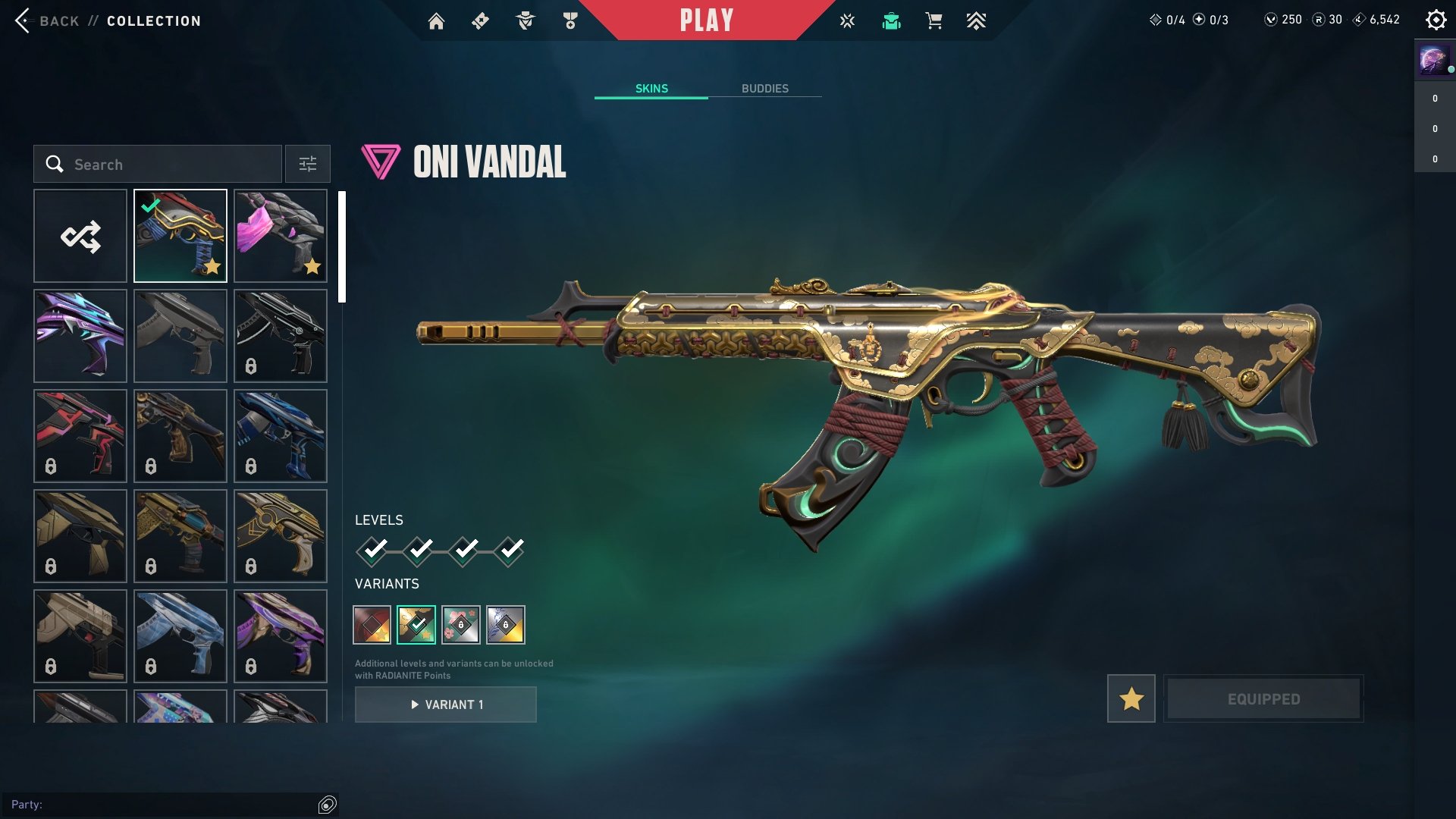The image size is (1456, 819).
Task: Open the in-game Store cart icon
Action: click(x=934, y=20)
